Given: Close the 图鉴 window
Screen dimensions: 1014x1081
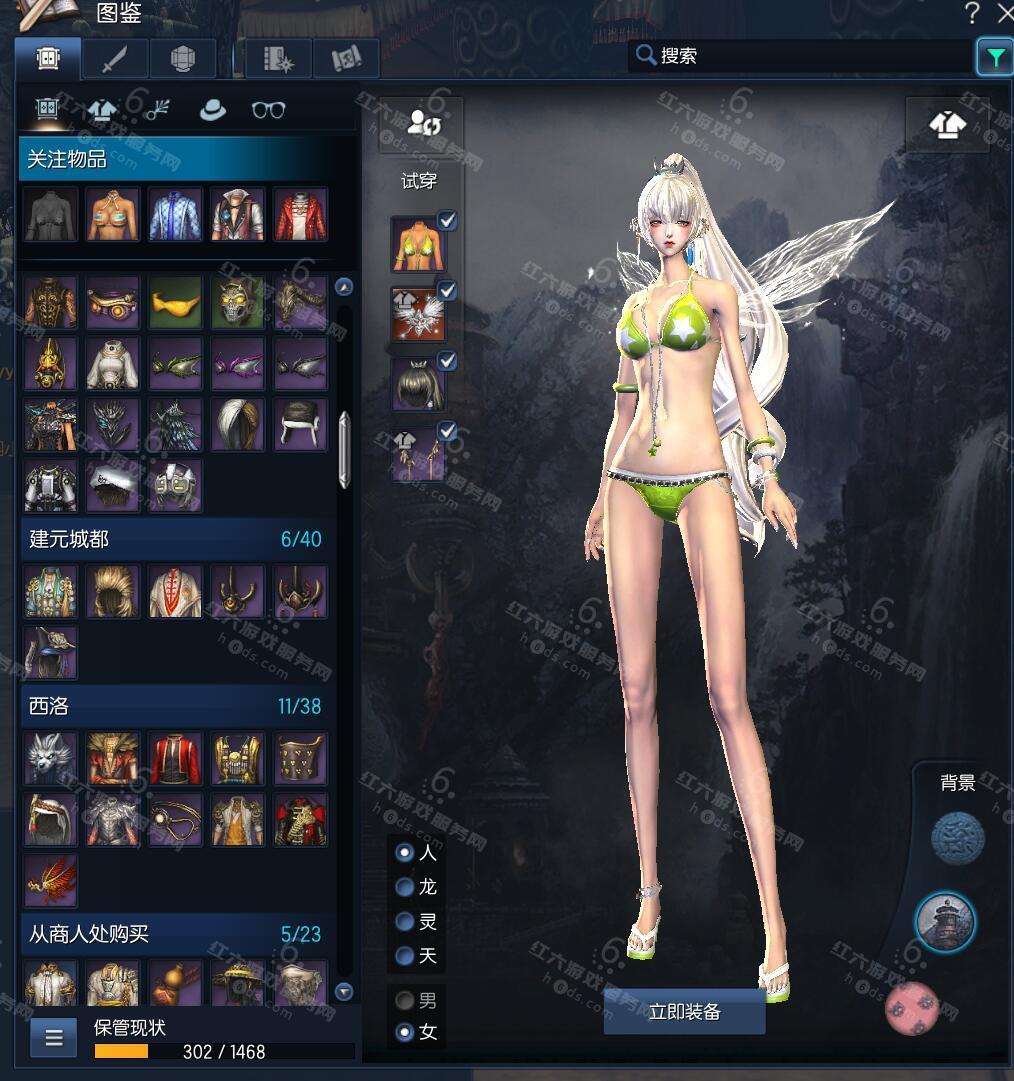Looking at the screenshot, I should [x=1004, y=13].
